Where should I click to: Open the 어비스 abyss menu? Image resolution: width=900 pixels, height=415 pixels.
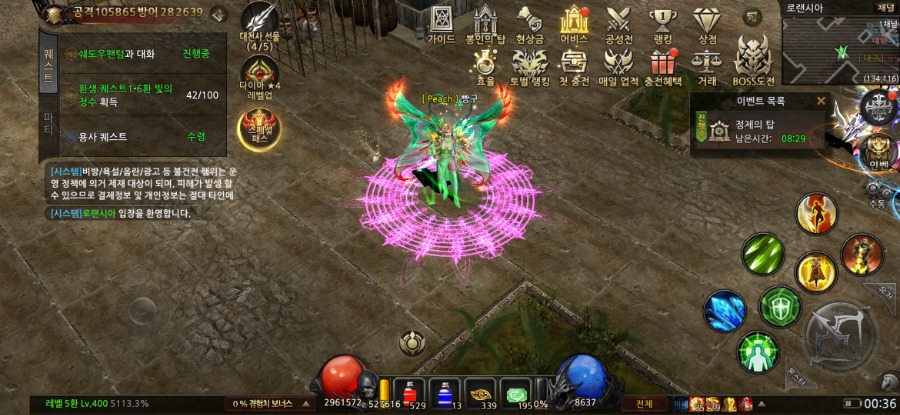574,22
